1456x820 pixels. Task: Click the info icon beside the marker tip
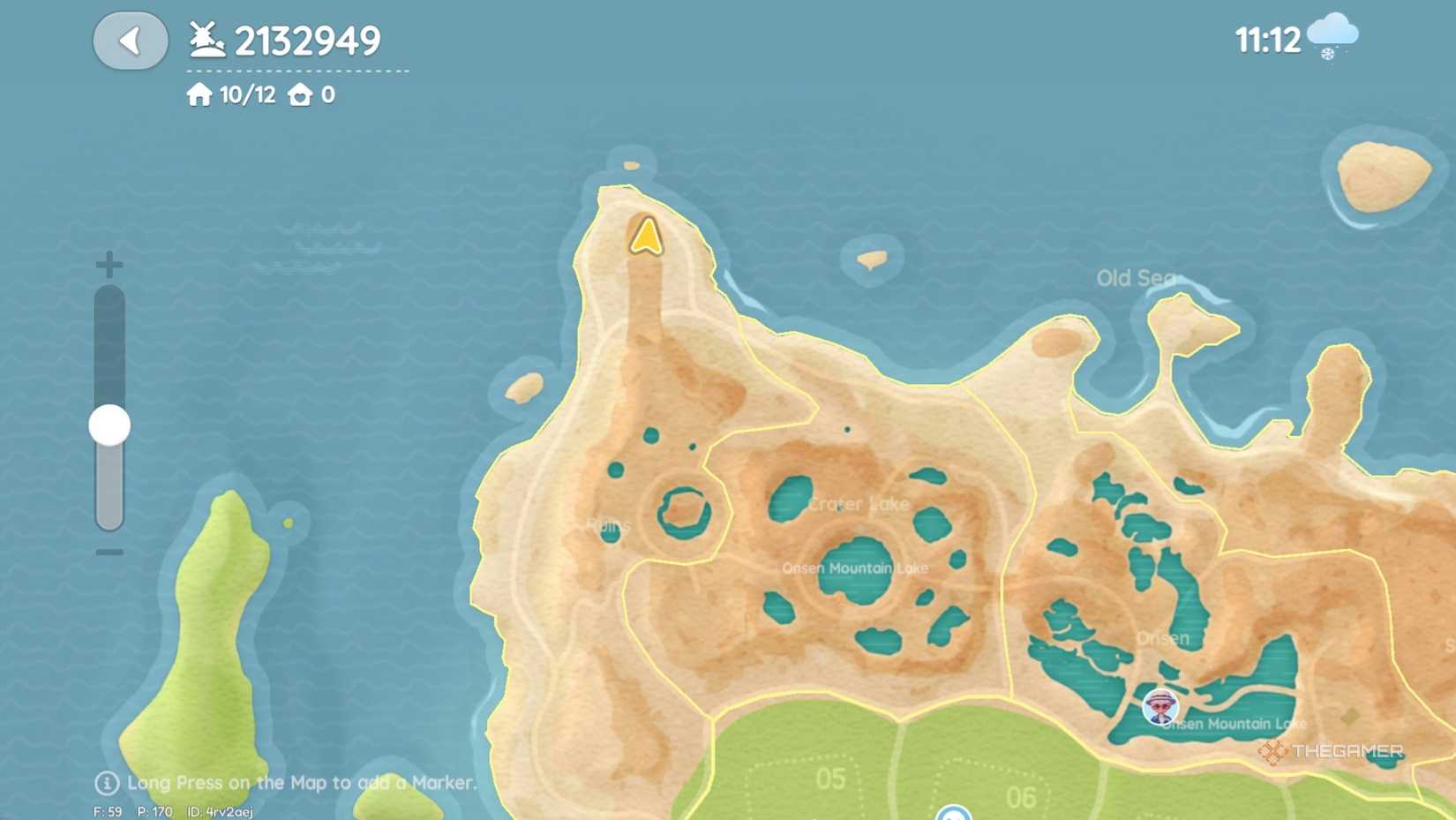coord(106,783)
